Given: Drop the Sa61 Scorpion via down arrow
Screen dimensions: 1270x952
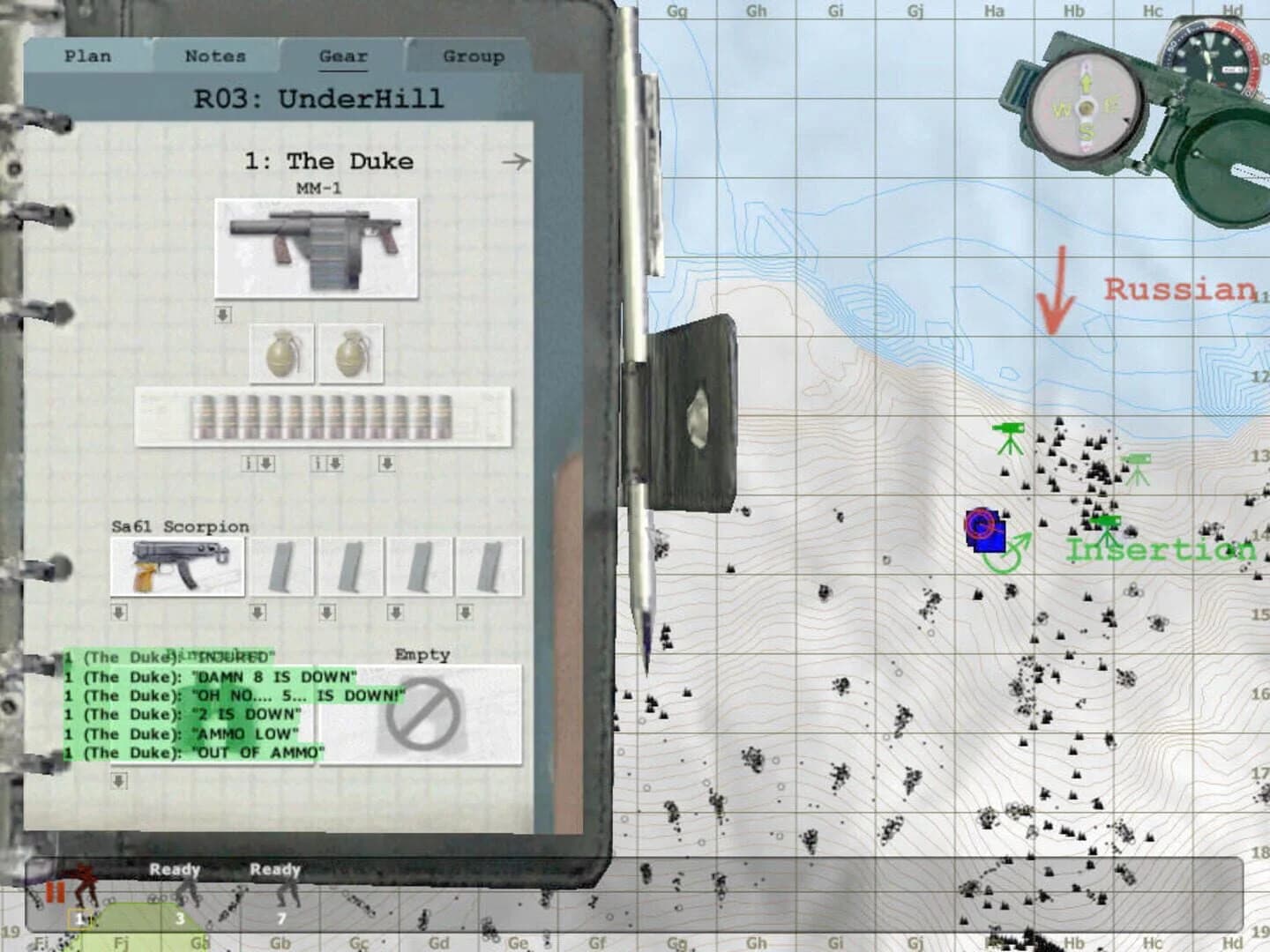Looking at the screenshot, I should point(116,611).
